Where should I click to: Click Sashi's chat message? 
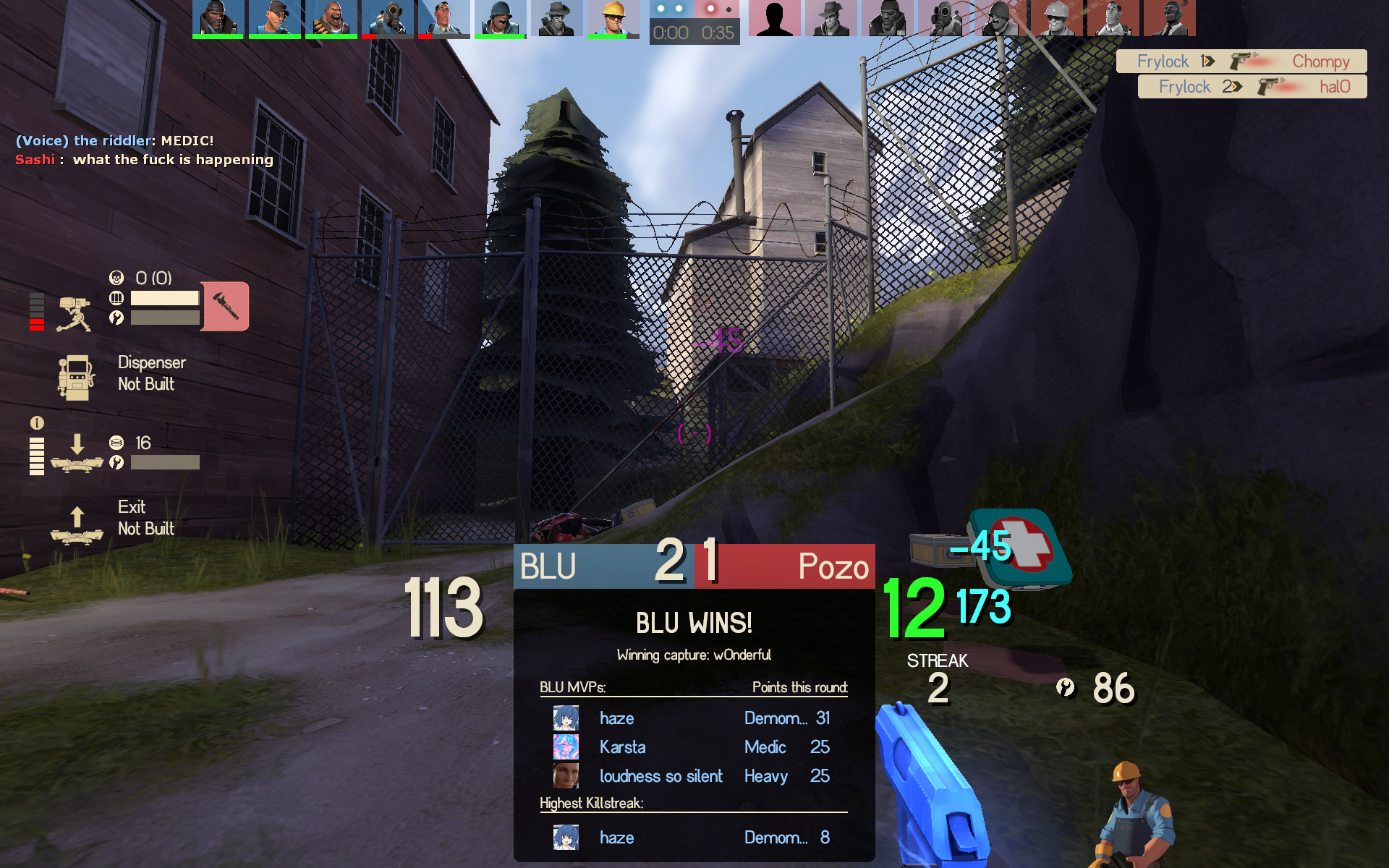coord(145,160)
